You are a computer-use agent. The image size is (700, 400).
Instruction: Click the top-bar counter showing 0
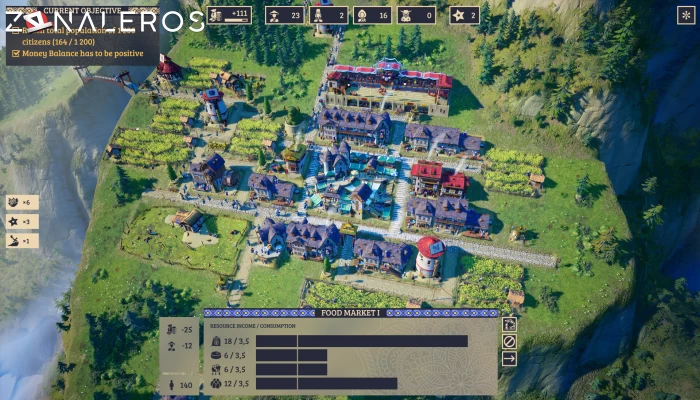416,15
